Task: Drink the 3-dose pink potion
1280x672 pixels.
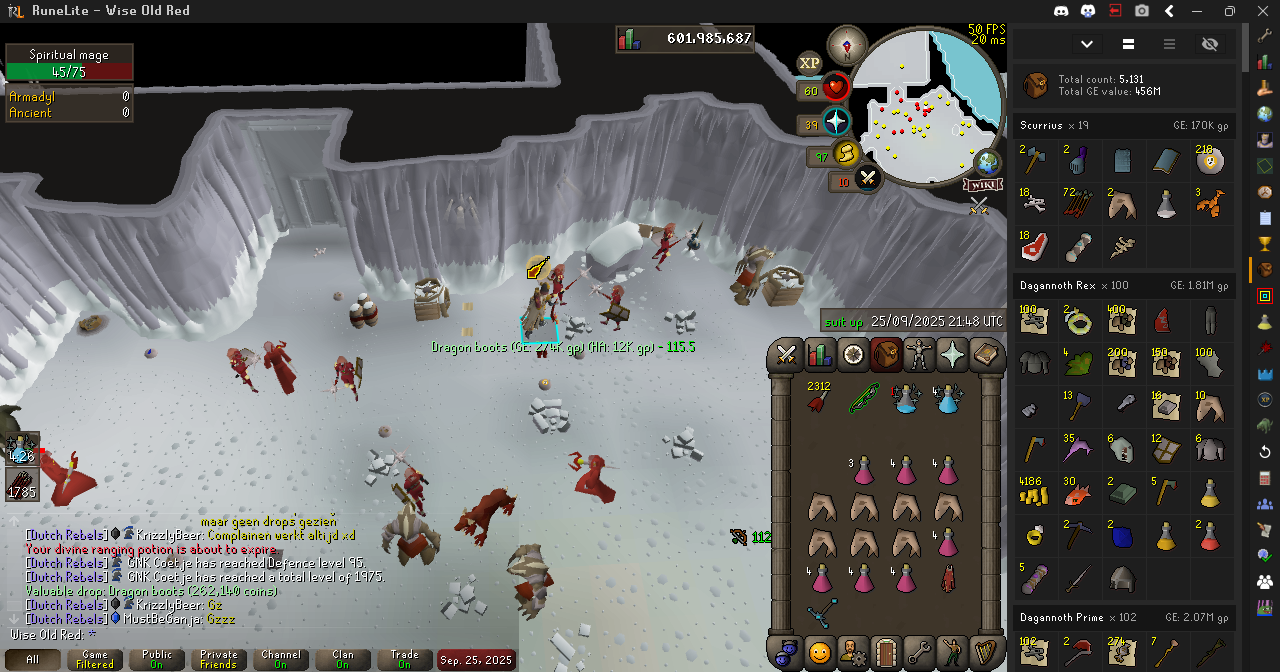Action: [864, 470]
